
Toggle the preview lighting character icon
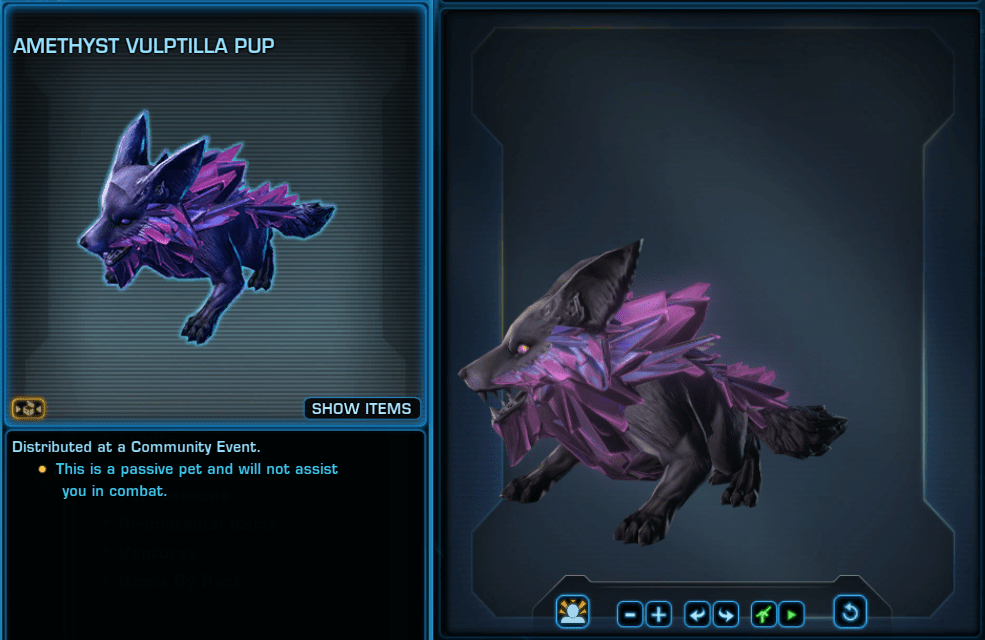573,612
